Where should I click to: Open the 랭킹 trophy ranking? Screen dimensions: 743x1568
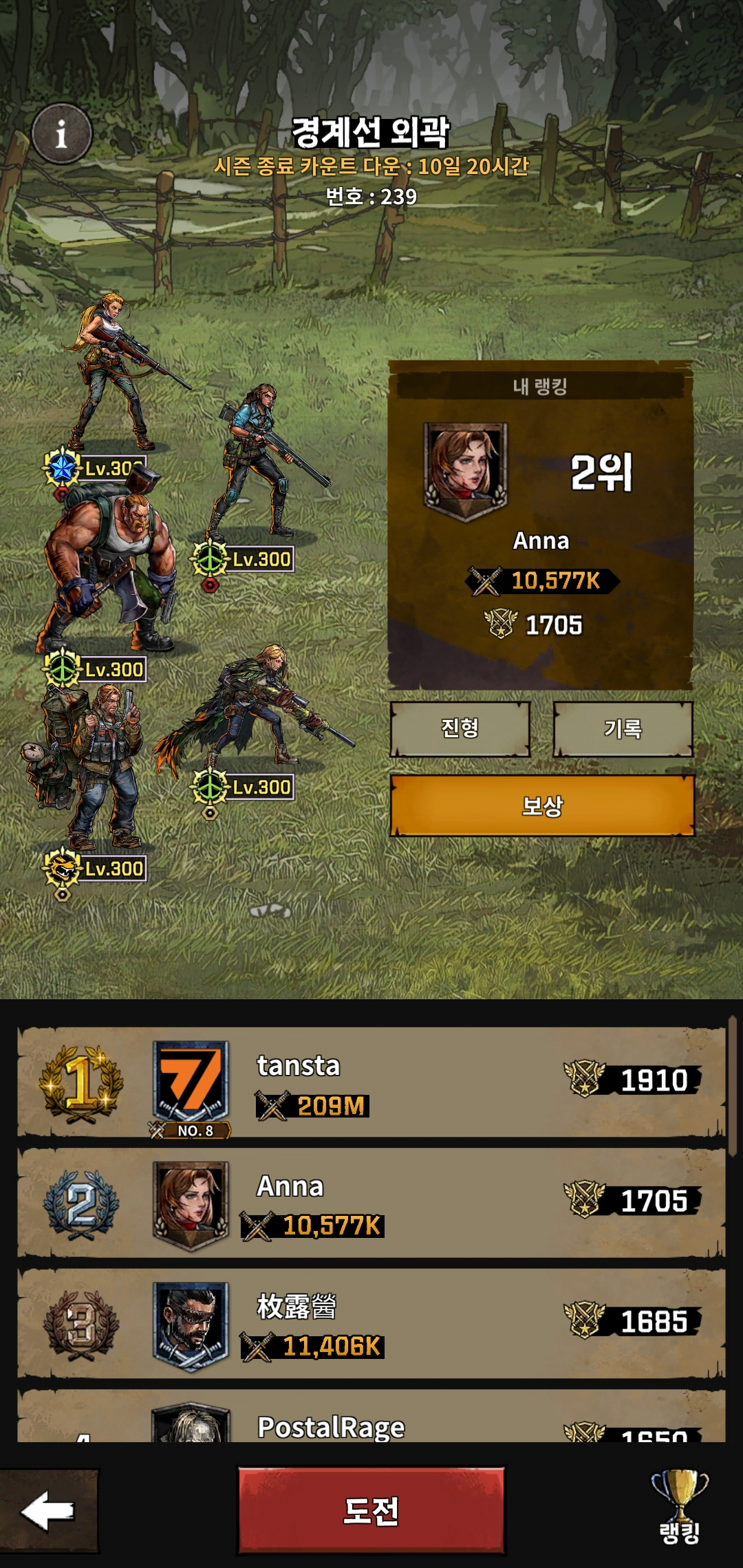[679, 1508]
